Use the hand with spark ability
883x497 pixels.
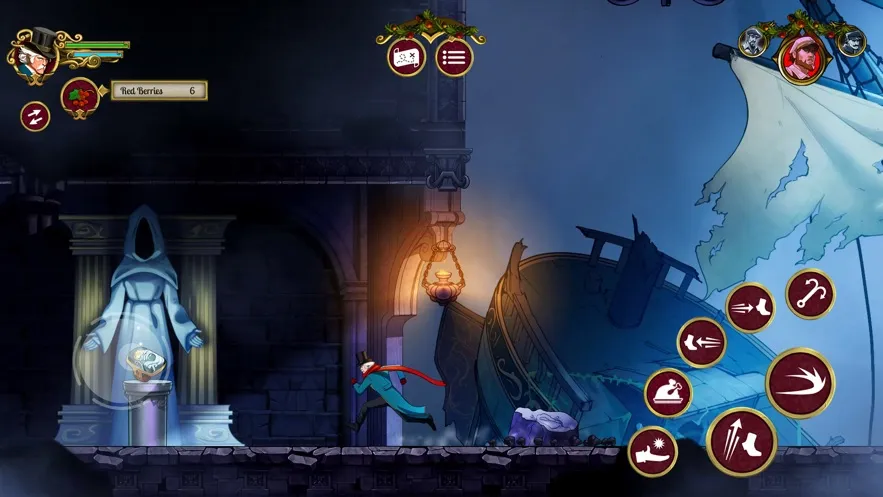coord(652,452)
